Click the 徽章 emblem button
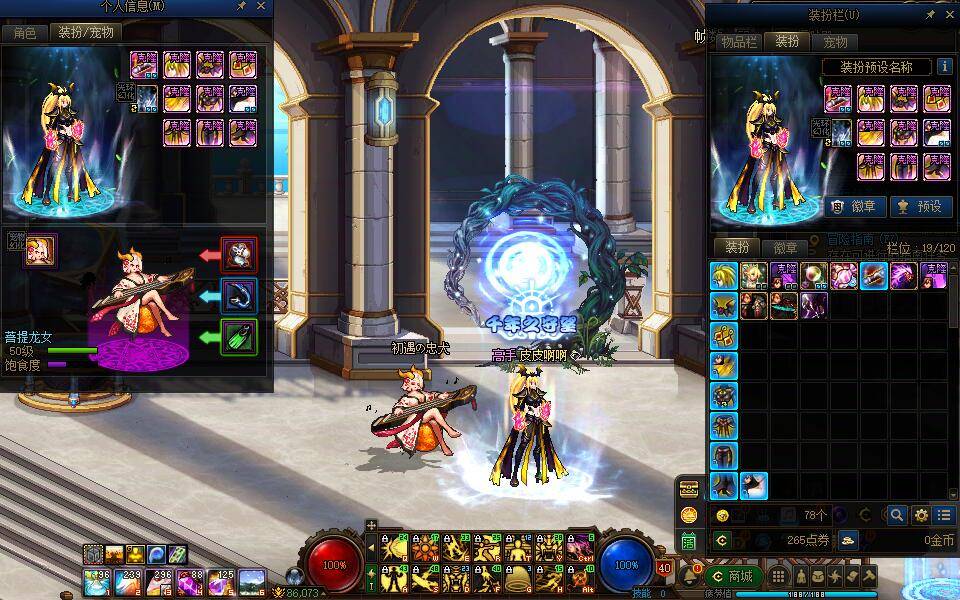Viewport: 960px width, 600px height. pyautogui.click(x=857, y=206)
